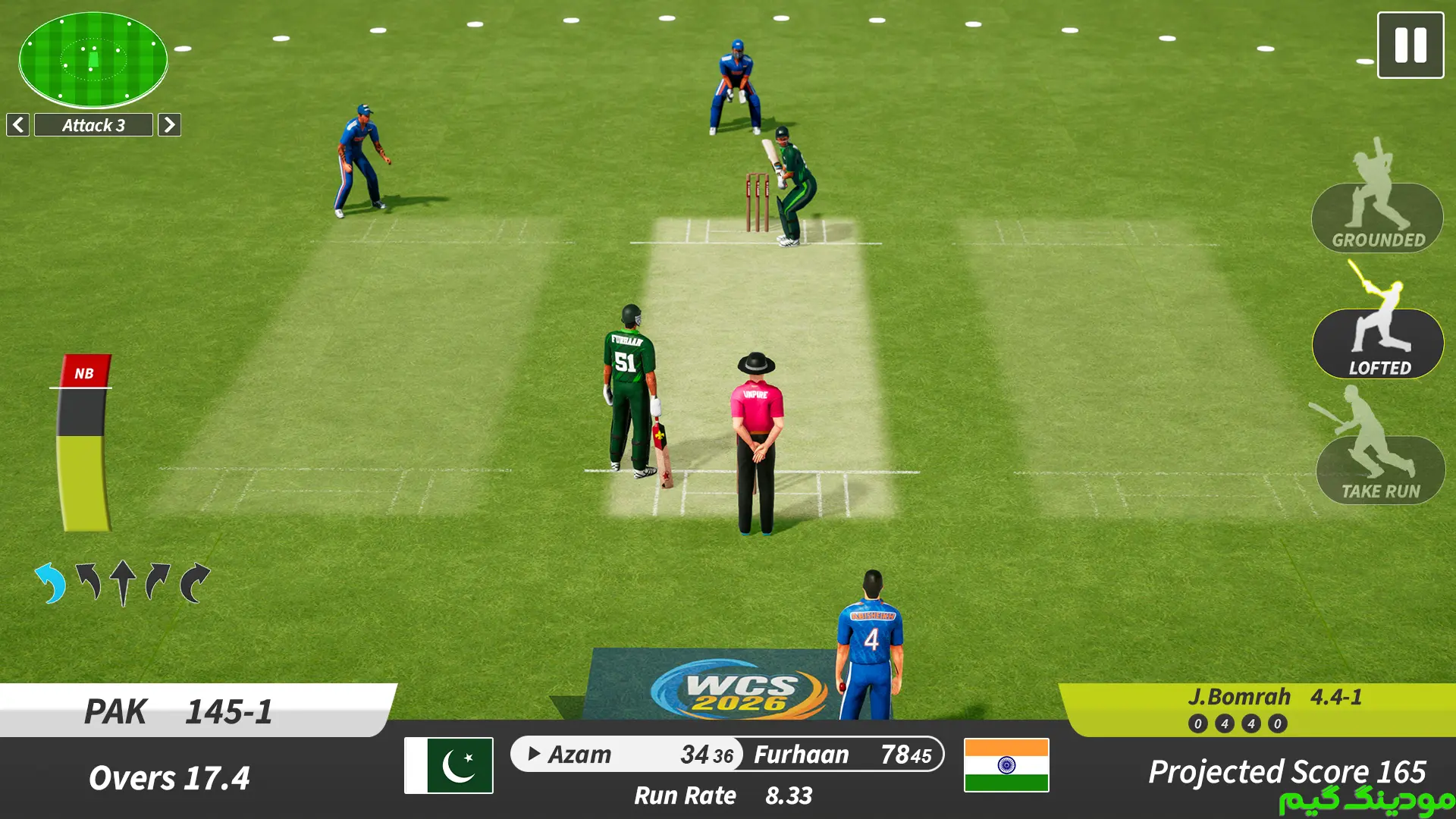Select the Grounded shot button
1456x819 pixels.
(1377, 218)
